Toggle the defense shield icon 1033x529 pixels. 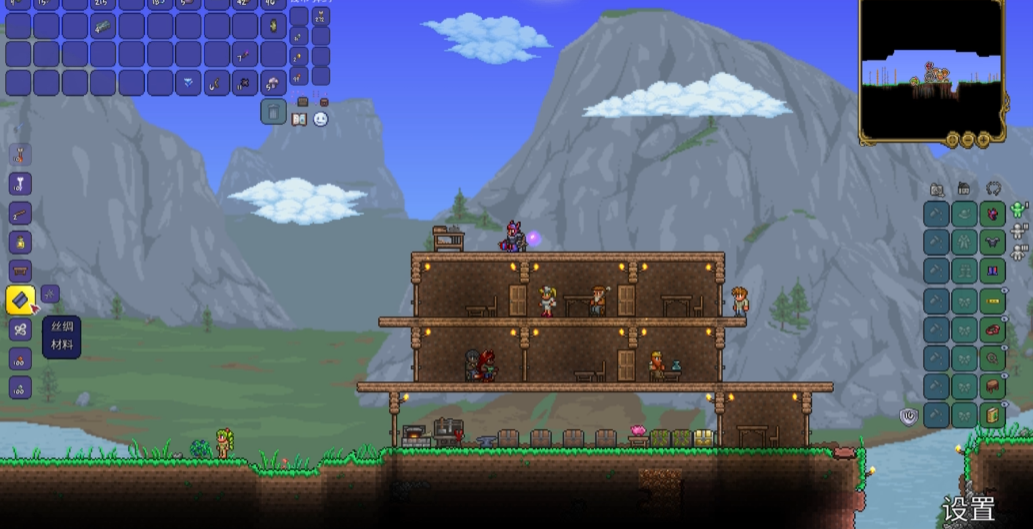[908, 416]
